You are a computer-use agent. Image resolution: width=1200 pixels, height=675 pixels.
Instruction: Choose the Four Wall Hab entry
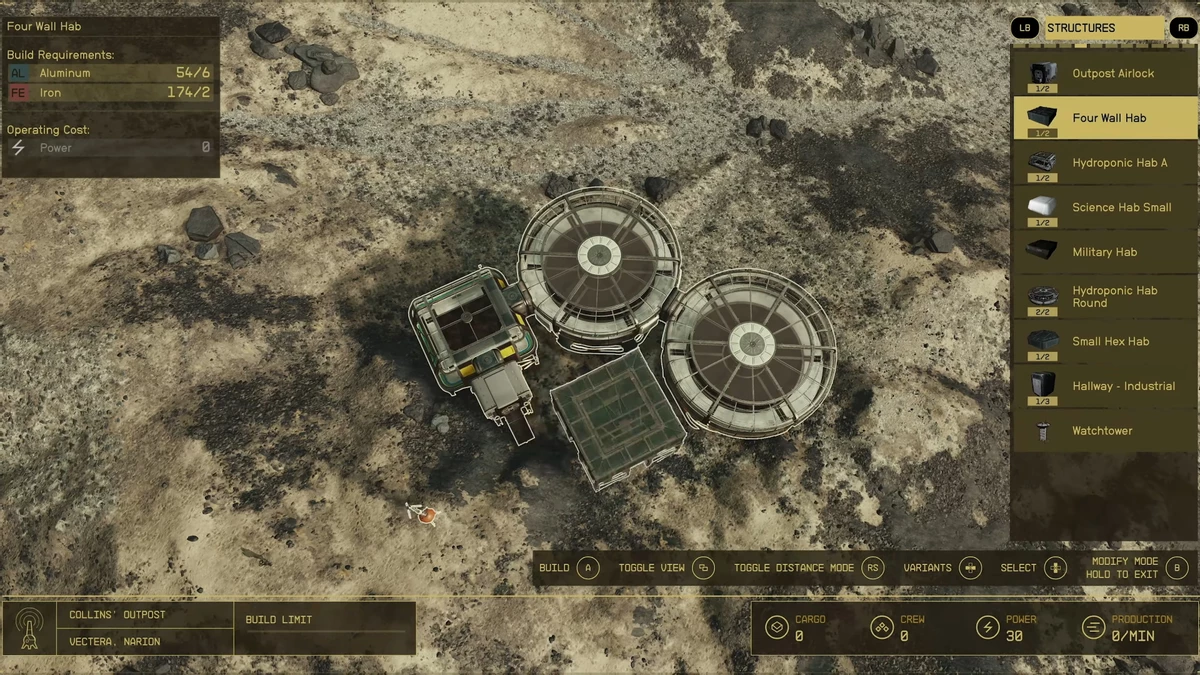pyautogui.click(x=1105, y=118)
